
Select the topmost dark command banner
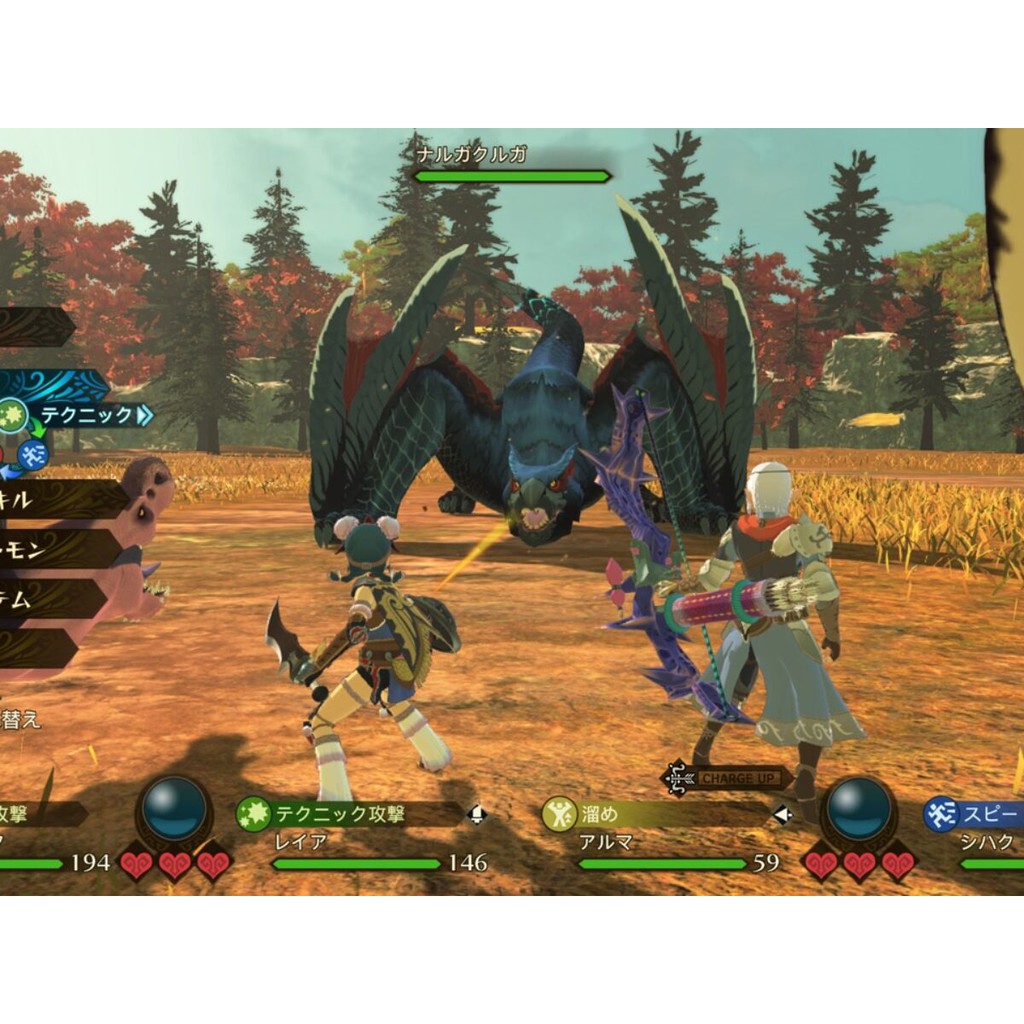[x=35, y=327]
